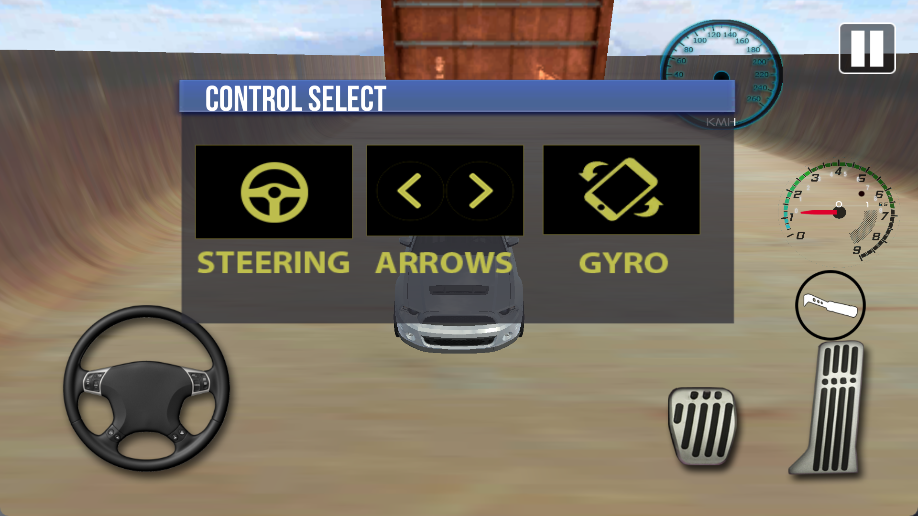Viewport: 918px width, 516px height.
Task: Activate the handbrake lever icon
Action: pyautogui.click(x=830, y=305)
